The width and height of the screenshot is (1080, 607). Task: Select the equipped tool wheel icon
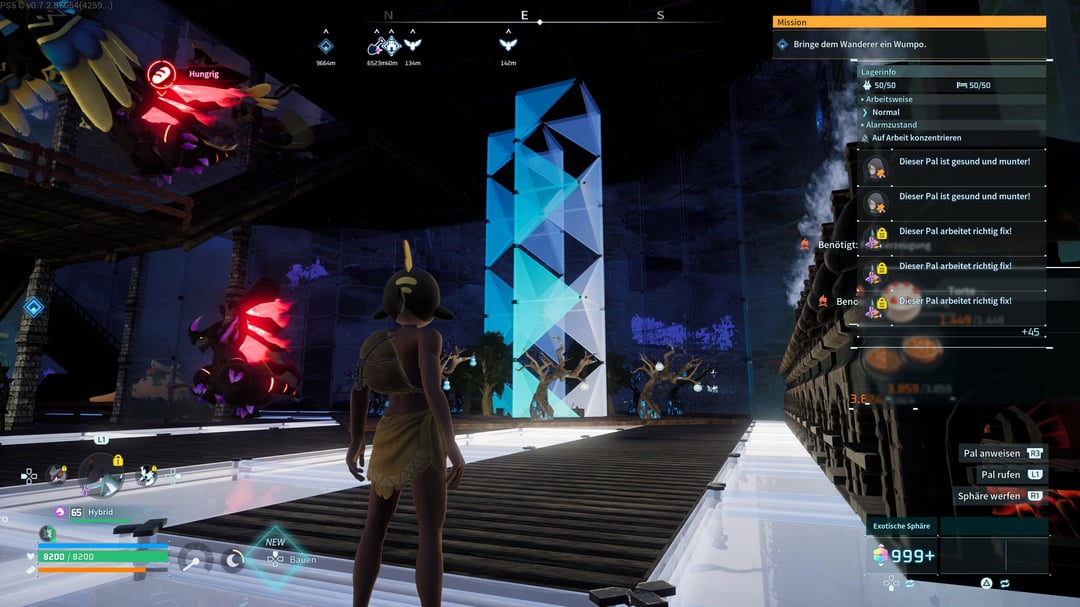point(194,559)
